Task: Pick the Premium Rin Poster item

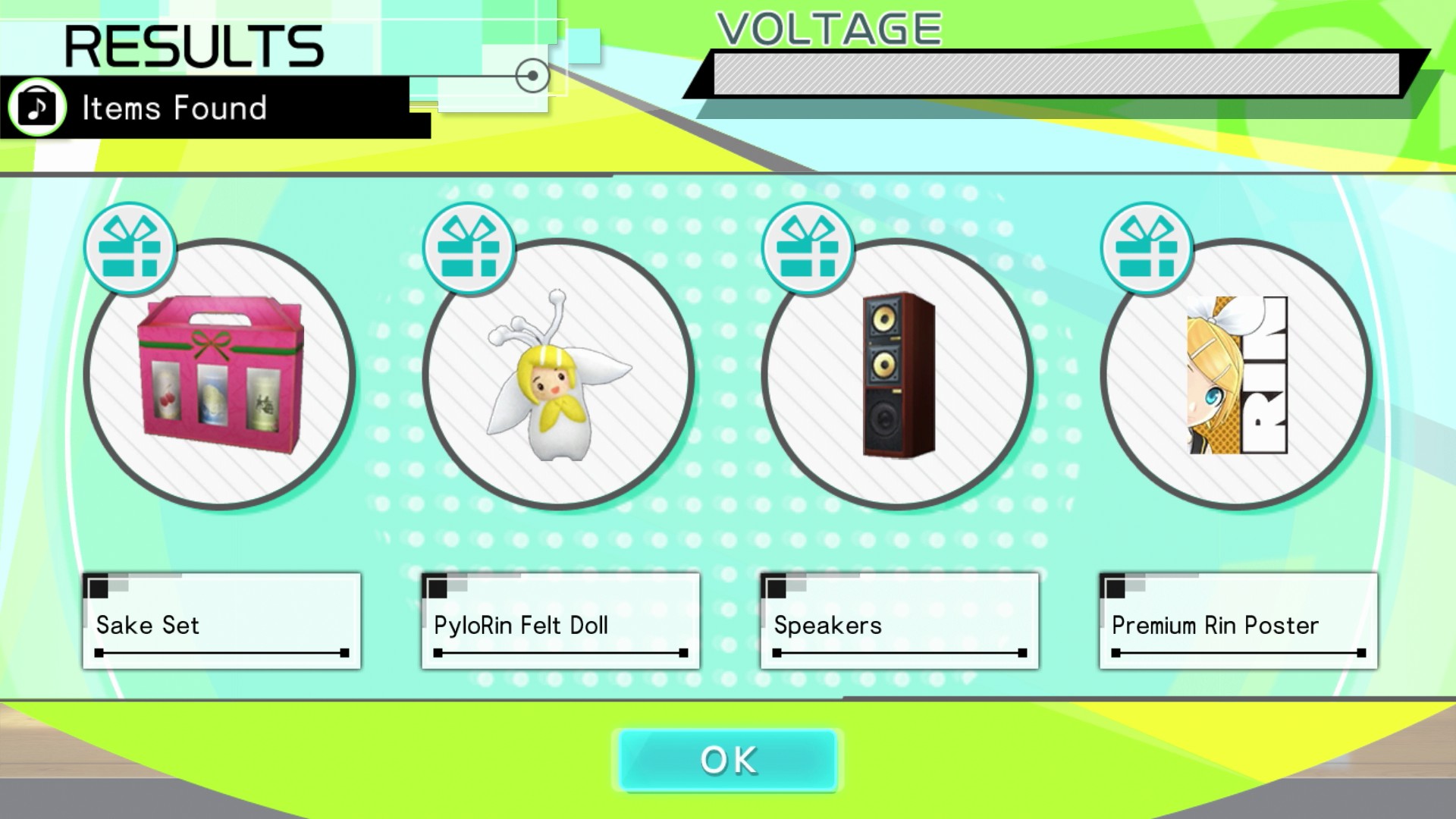Action: [1237, 374]
